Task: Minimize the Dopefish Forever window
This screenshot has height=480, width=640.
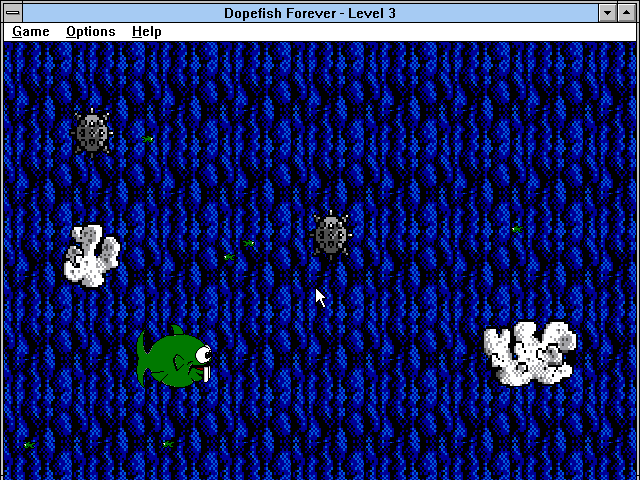Action: 608,12
